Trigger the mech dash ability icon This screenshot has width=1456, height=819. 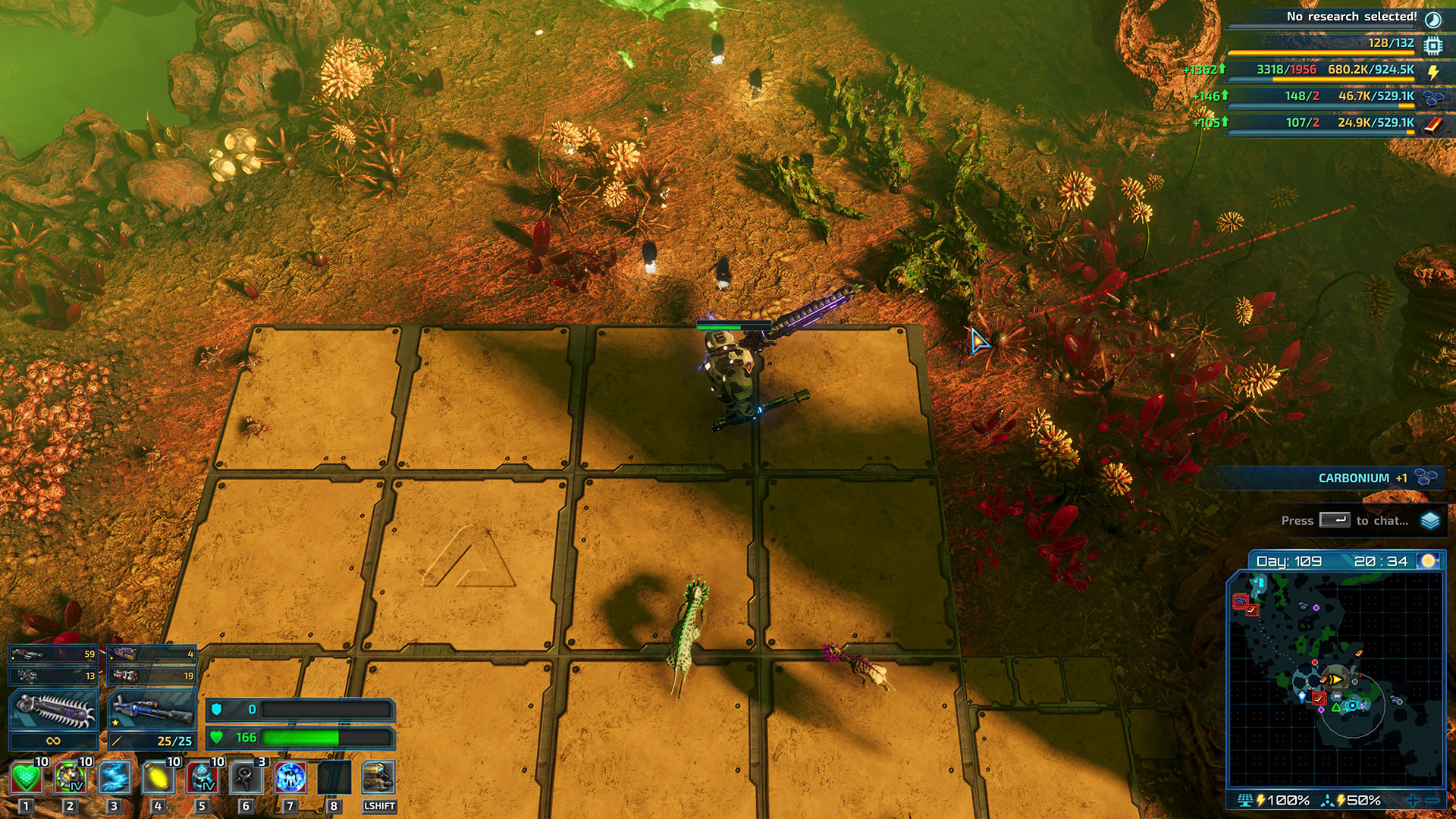pos(378,777)
